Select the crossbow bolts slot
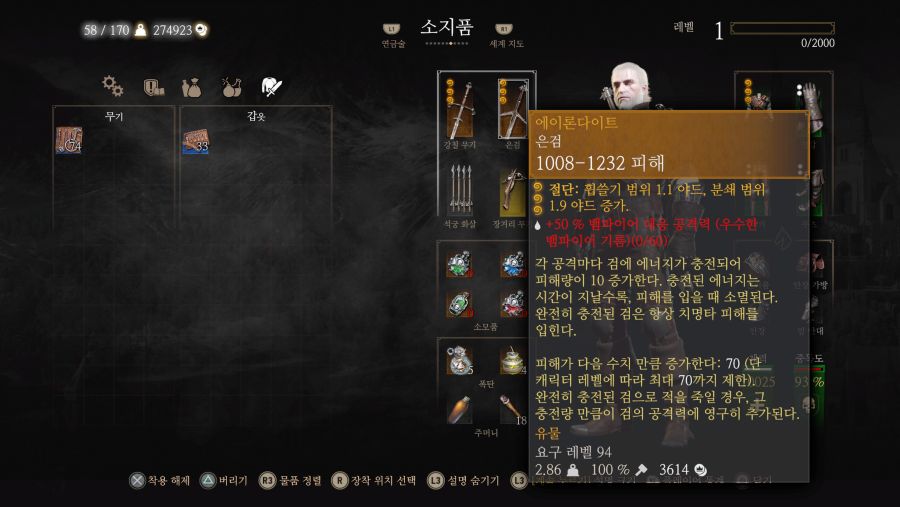The image size is (900, 507). click(x=460, y=190)
